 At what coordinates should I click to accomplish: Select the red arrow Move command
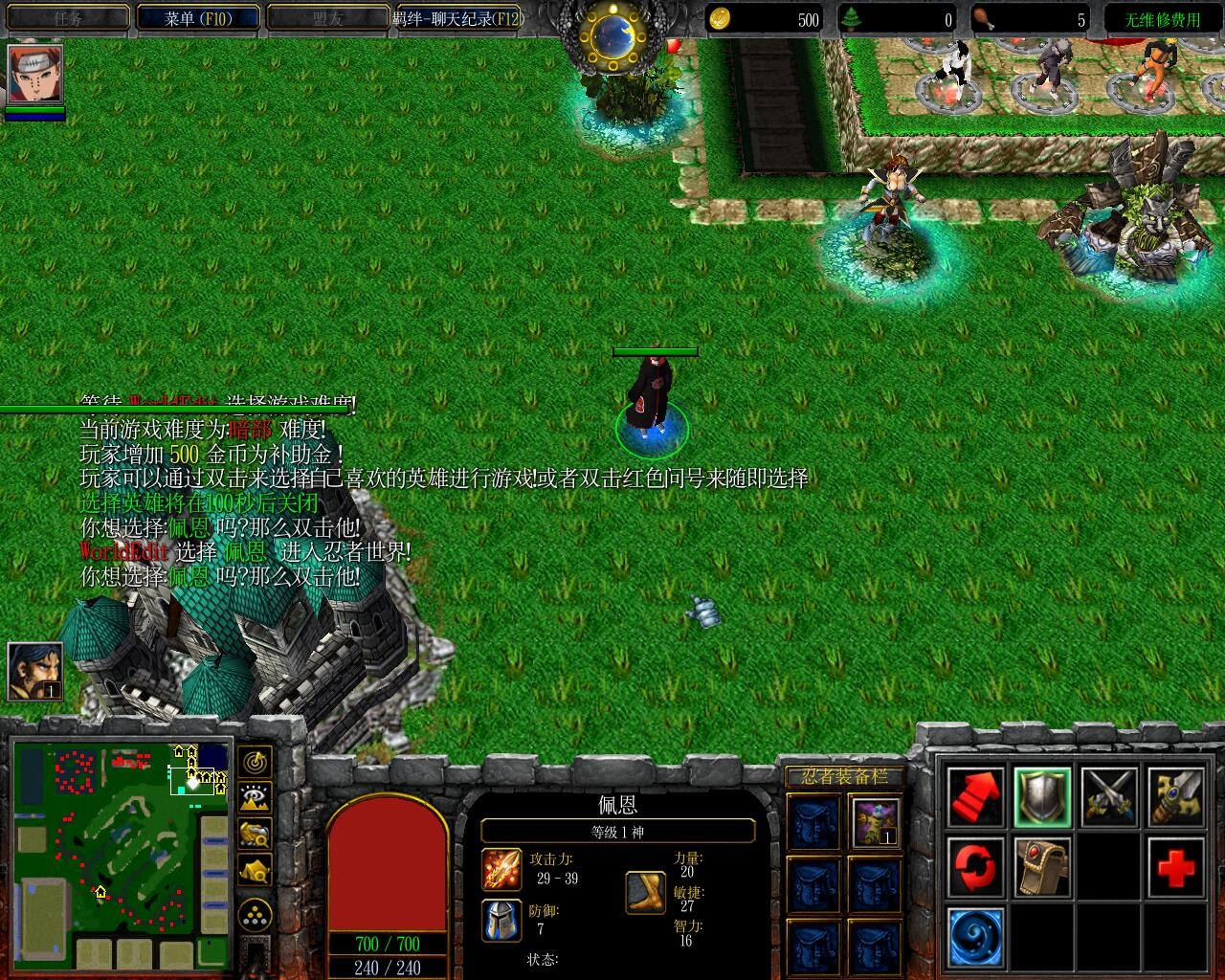(976, 797)
